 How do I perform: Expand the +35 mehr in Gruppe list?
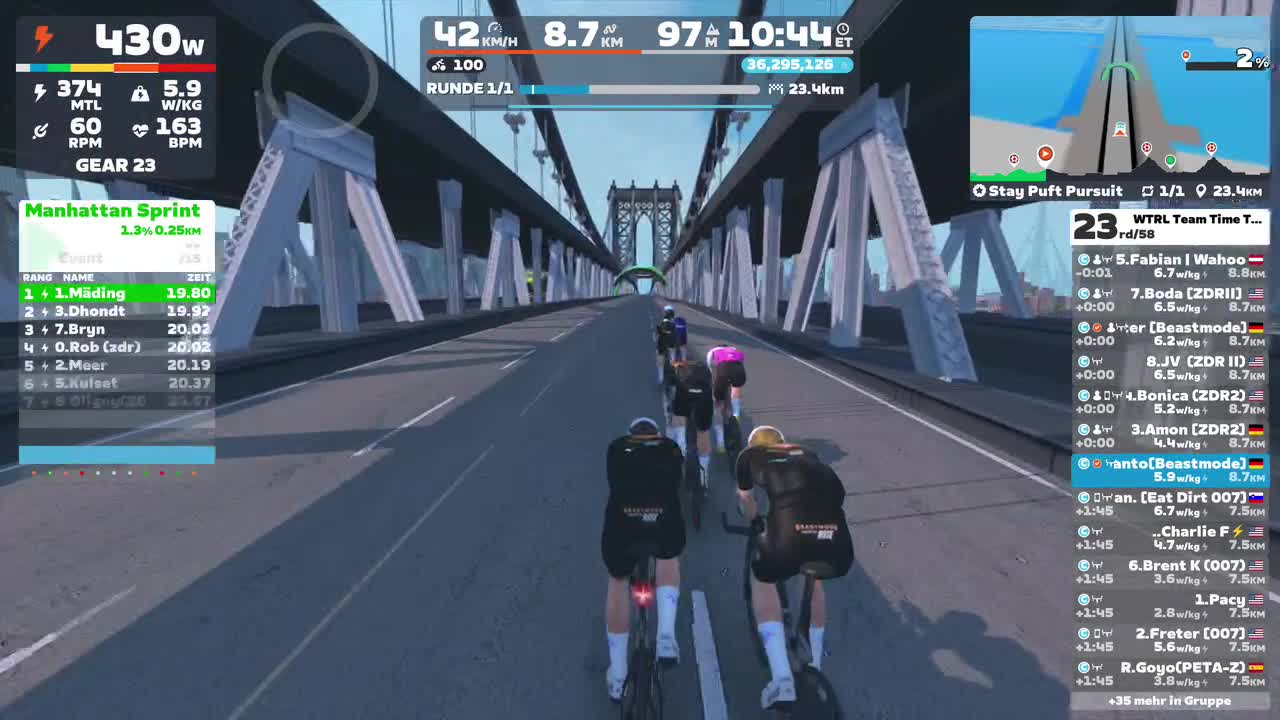pos(1171,701)
